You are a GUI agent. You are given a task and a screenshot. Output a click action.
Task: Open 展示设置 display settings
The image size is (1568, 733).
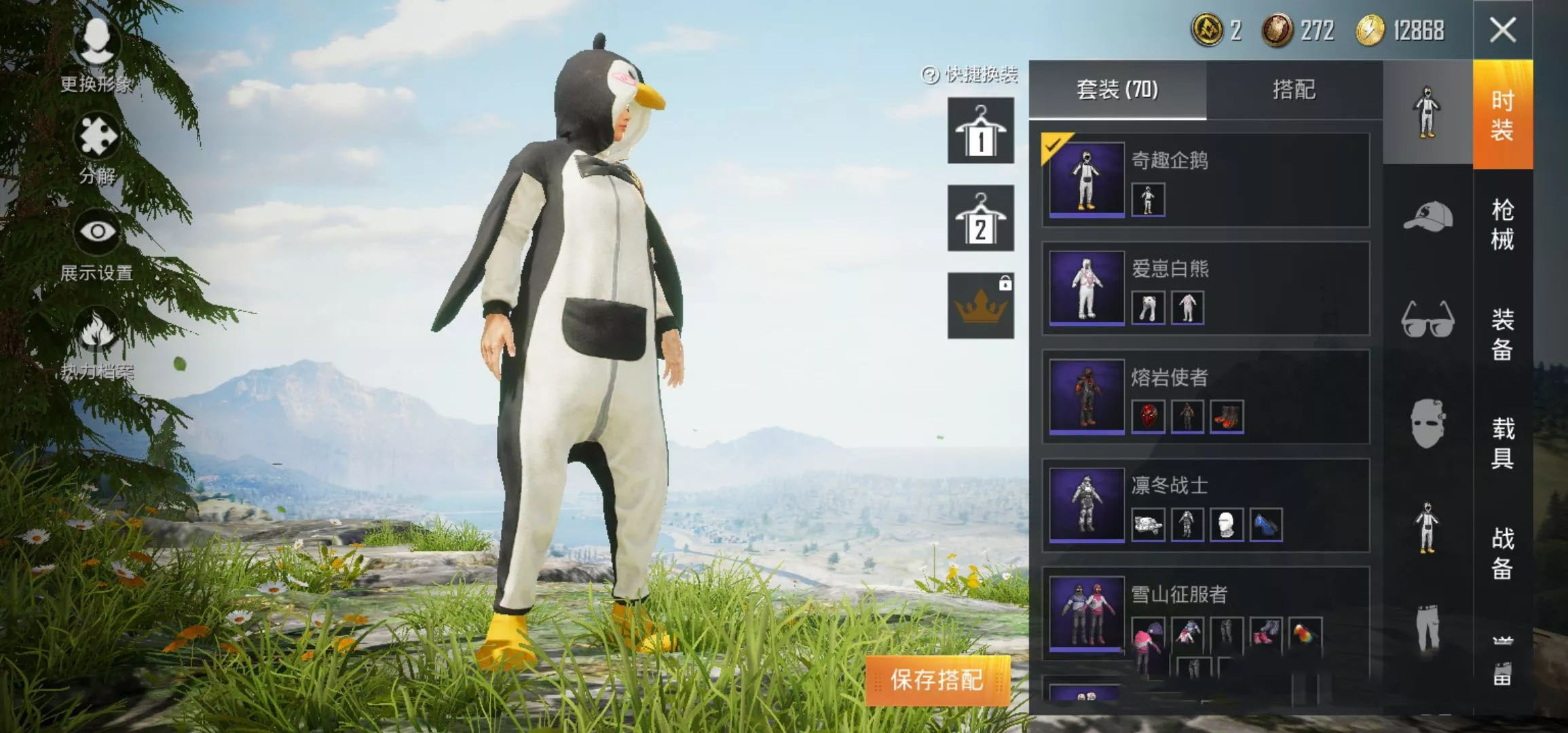(x=96, y=244)
